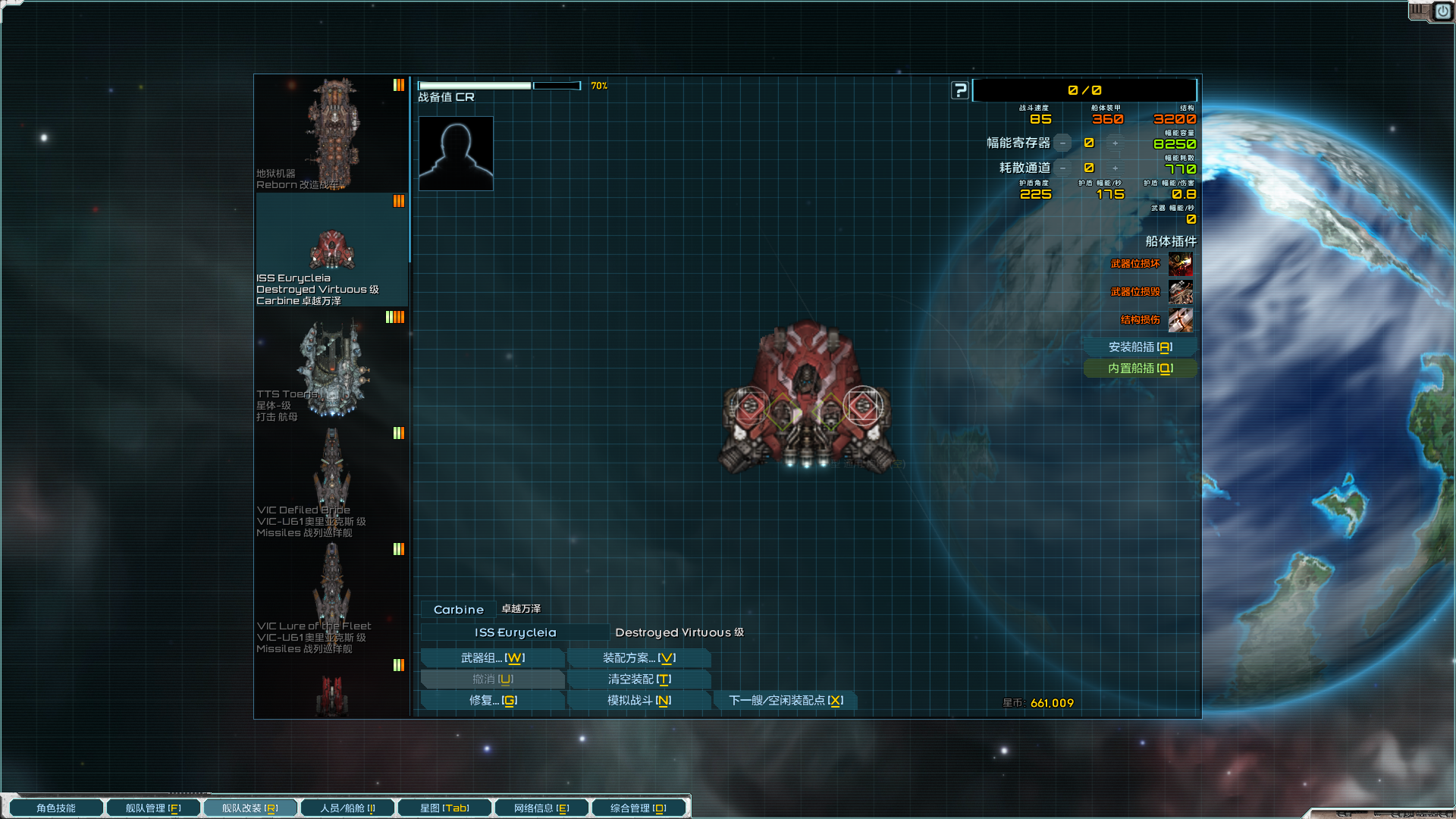Click the officer portrait slot
The width and height of the screenshot is (1456, 819).
tap(456, 153)
